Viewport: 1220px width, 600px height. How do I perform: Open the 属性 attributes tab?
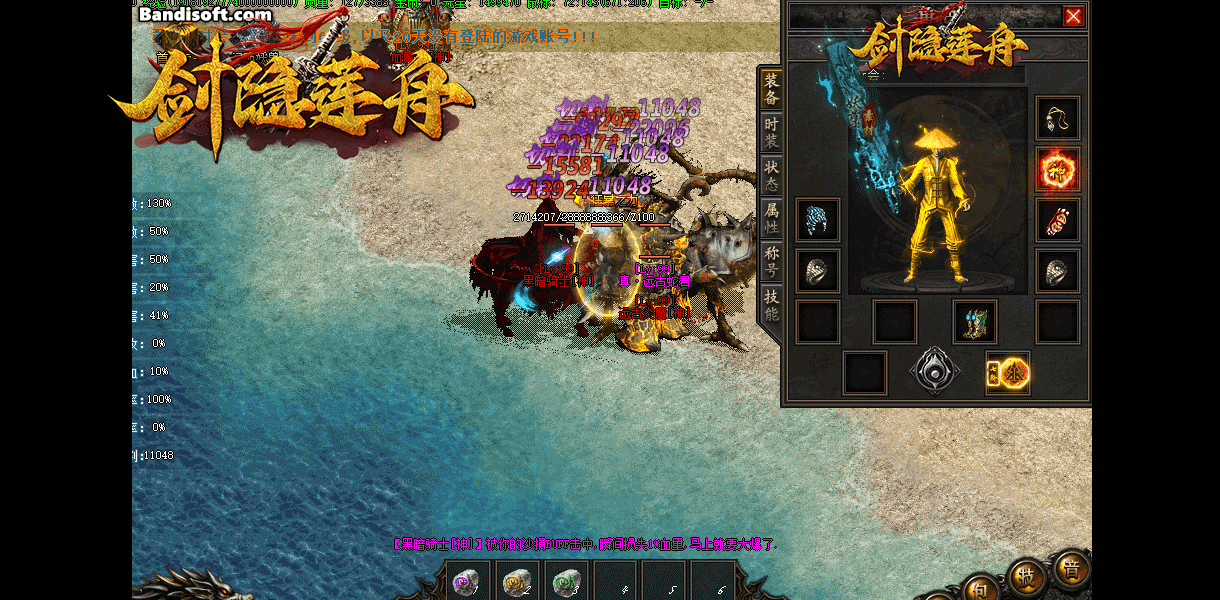(771, 218)
